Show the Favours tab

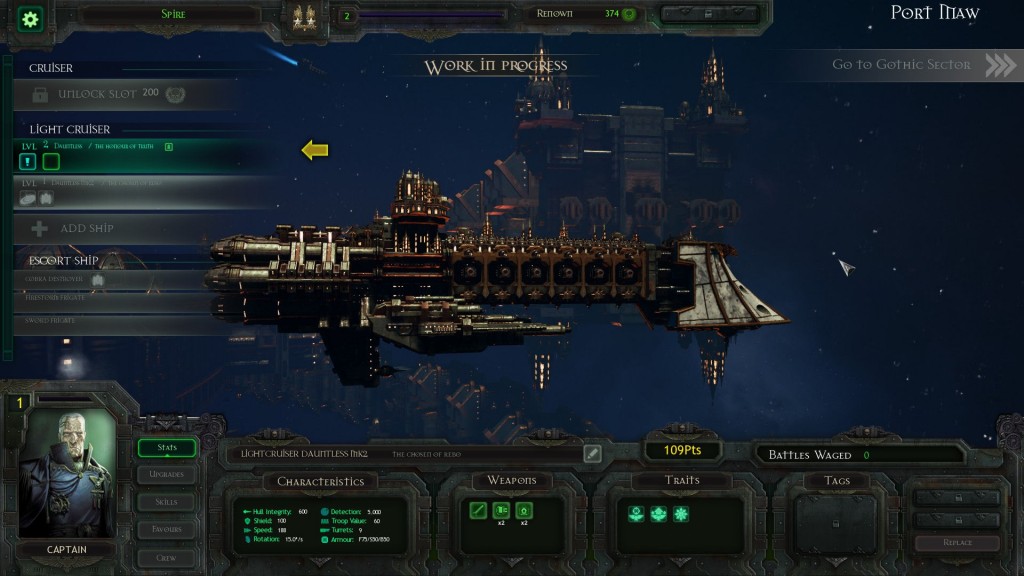[x=166, y=528]
